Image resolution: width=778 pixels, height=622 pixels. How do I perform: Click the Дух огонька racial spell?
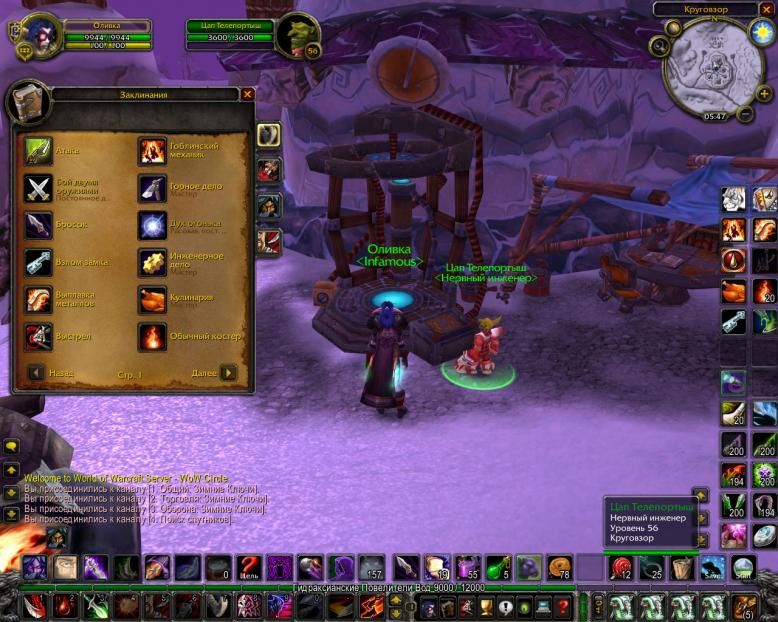coord(152,225)
